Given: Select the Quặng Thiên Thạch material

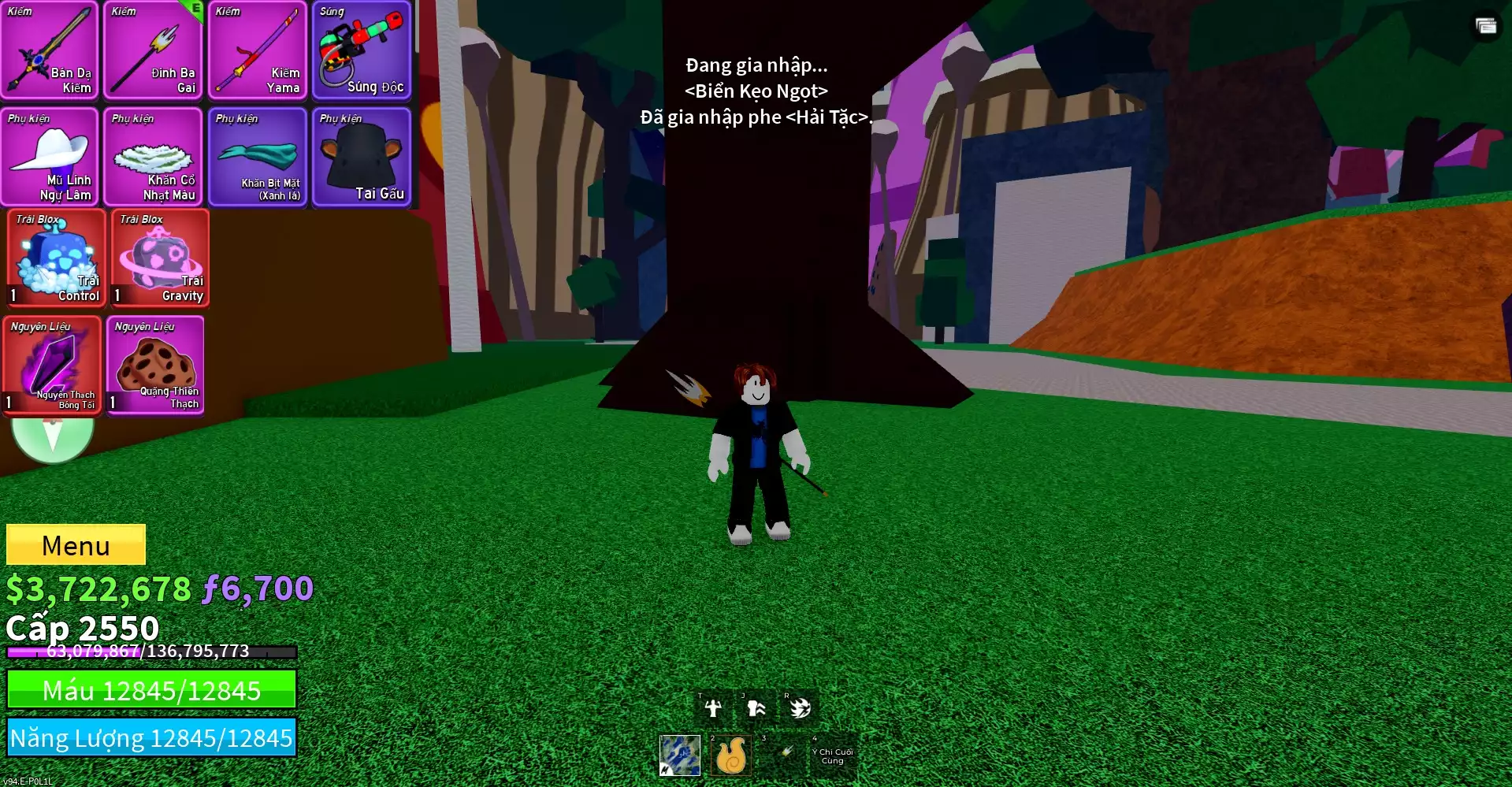Looking at the screenshot, I should click(156, 365).
